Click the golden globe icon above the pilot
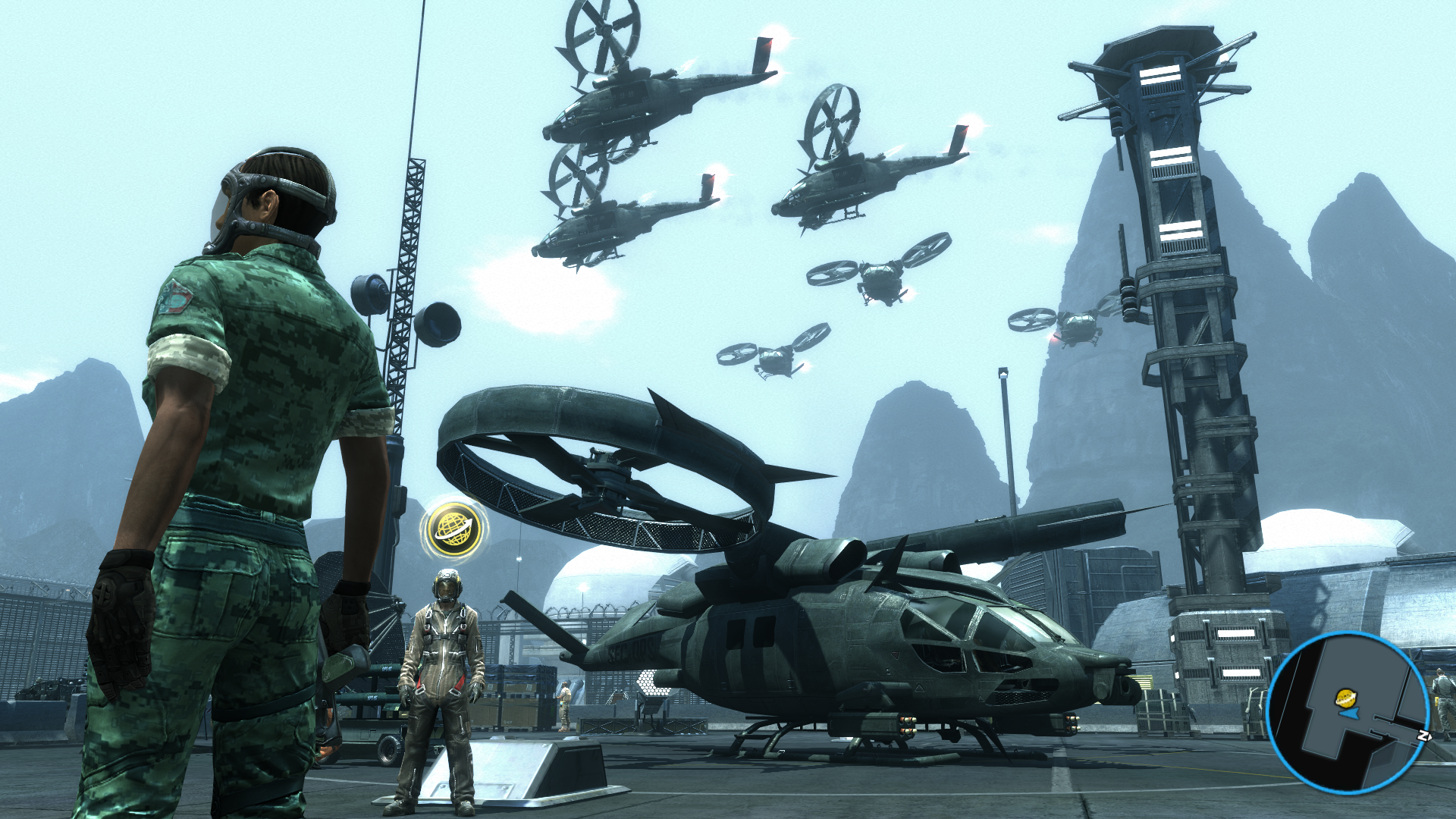 pos(454,529)
